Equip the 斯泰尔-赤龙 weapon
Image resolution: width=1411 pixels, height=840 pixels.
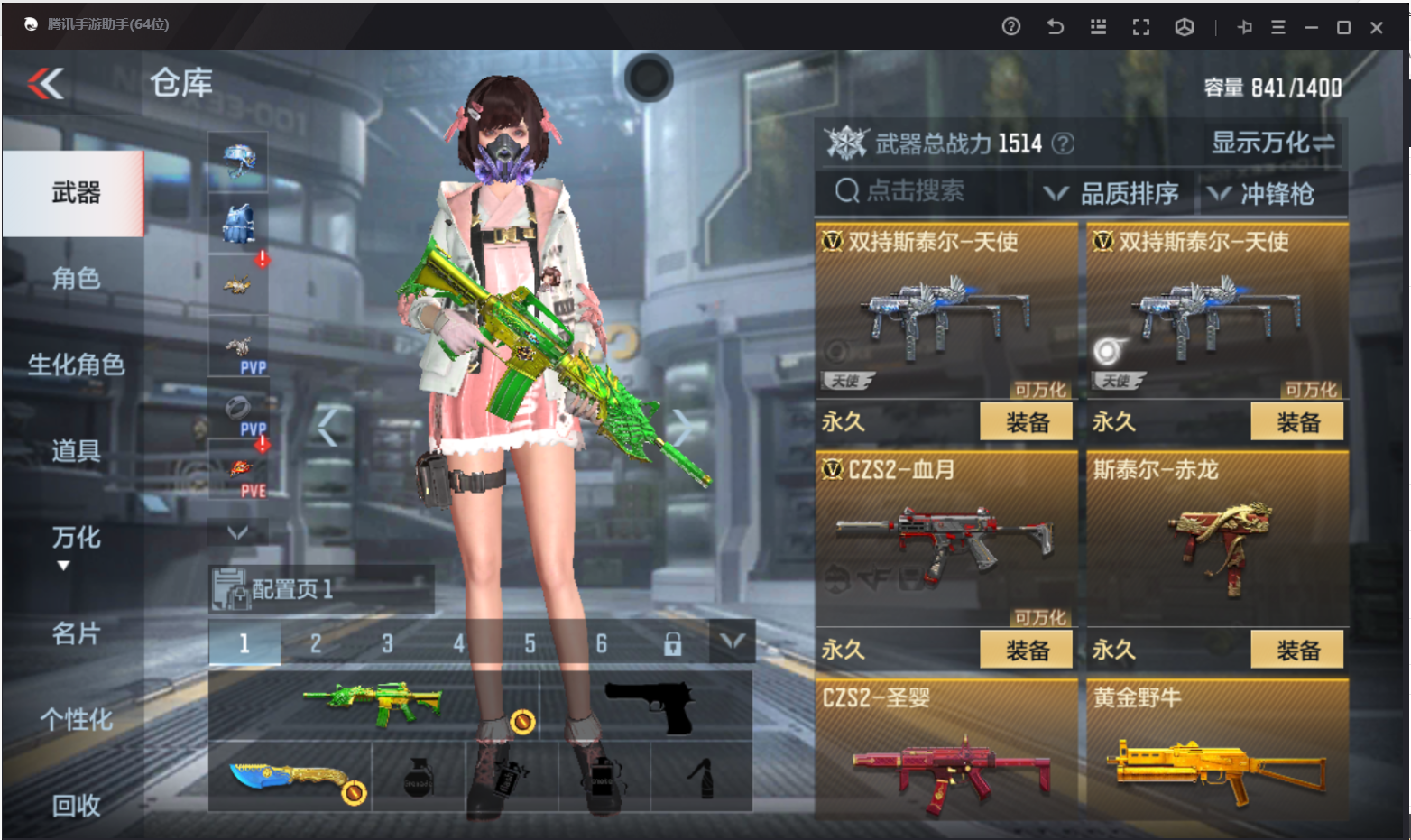1297,650
